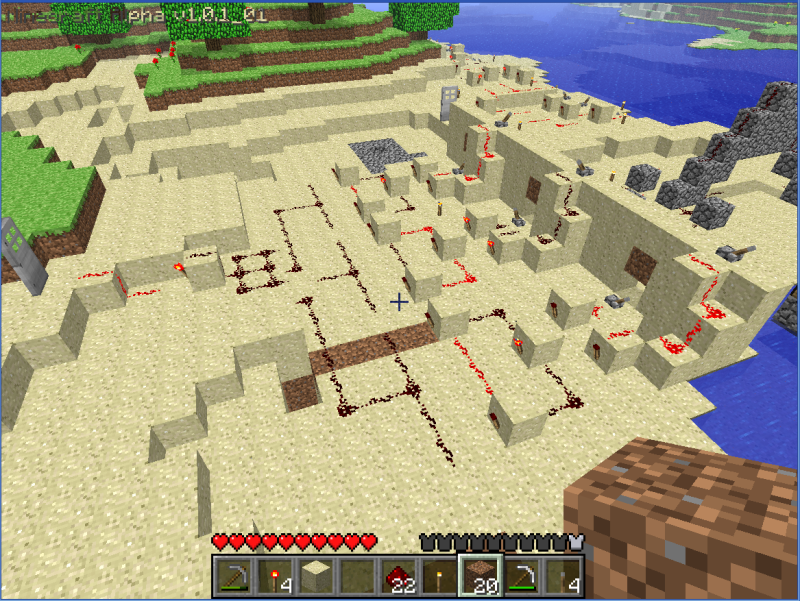Switch to the empty hotbar slot
The height and width of the screenshot is (601, 800).
(355, 577)
